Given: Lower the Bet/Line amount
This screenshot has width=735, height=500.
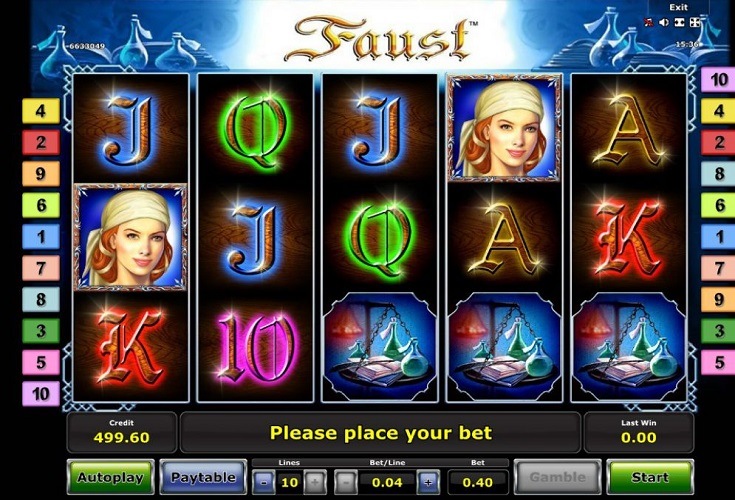Looking at the screenshot, I should click(x=344, y=482).
